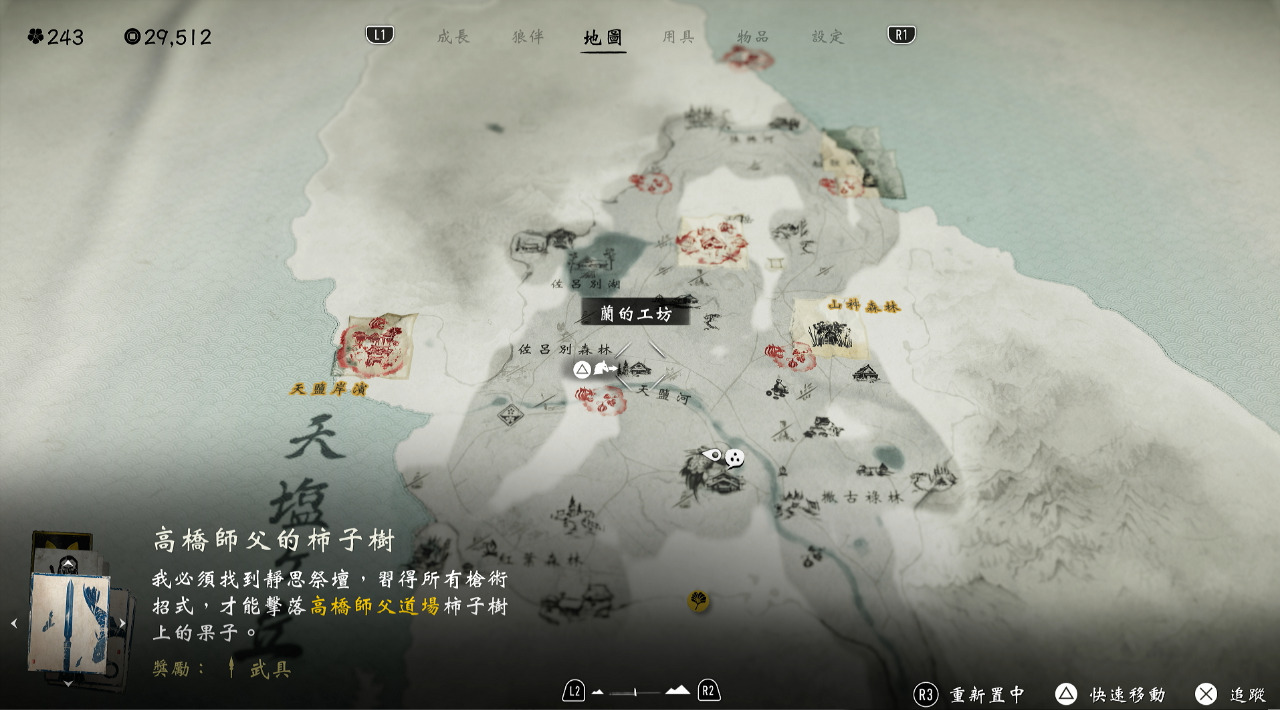Go to the 設定 settings tab

[828, 37]
